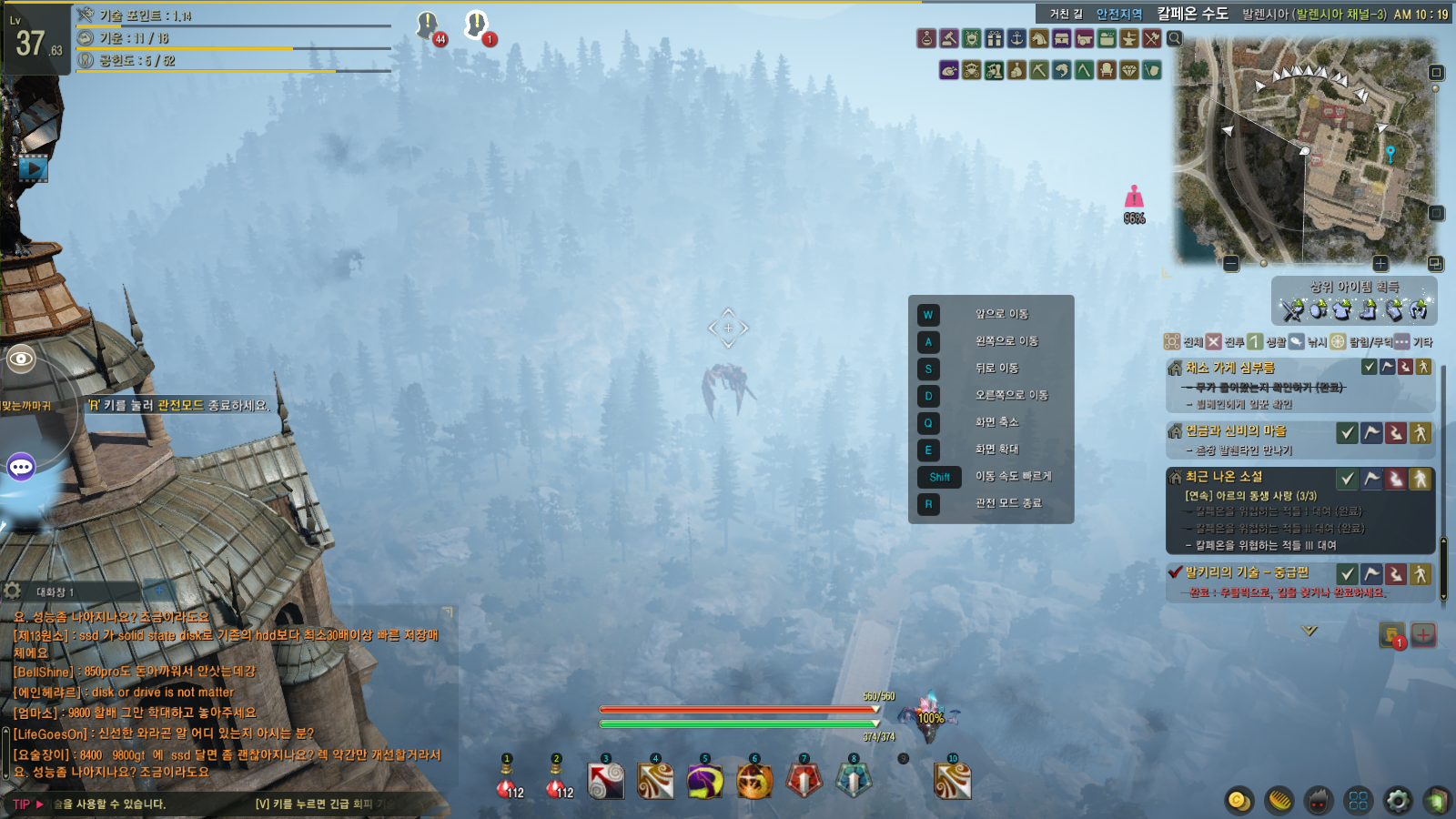Image resolution: width=1456 pixels, height=819 pixels.
Task: Click the magnifying glass search button
Action: click(1175, 38)
